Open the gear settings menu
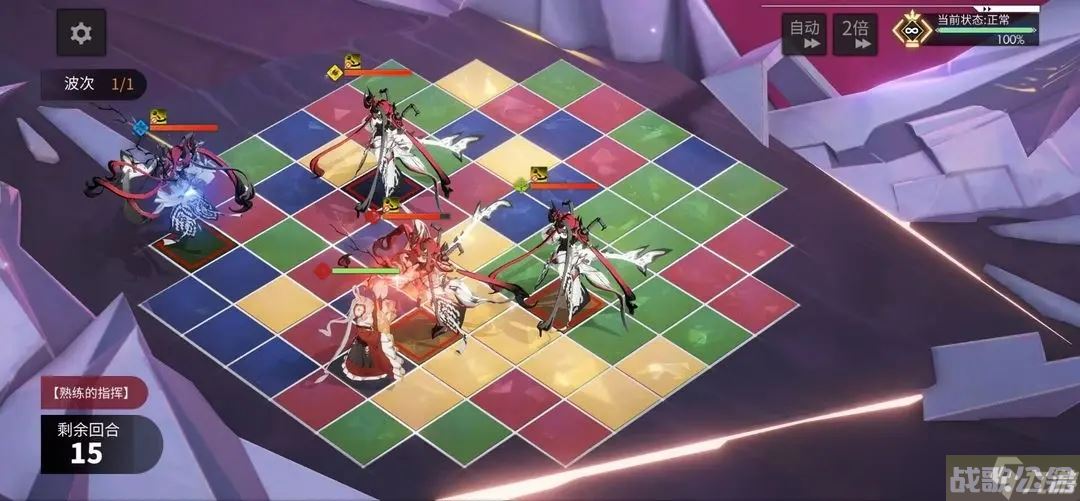This screenshot has width=1080, height=501. pyautogui.click(x=81, y=34)
